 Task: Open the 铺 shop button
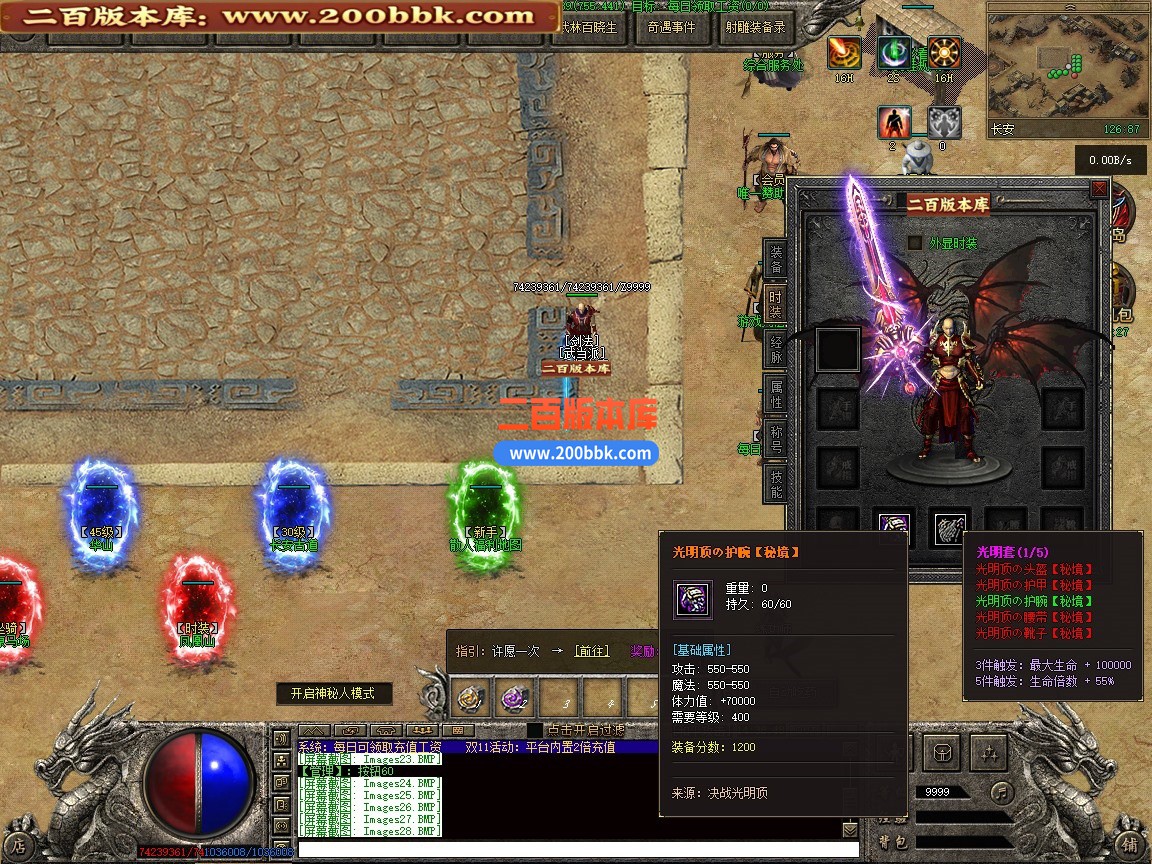(x=1129, y=845)
